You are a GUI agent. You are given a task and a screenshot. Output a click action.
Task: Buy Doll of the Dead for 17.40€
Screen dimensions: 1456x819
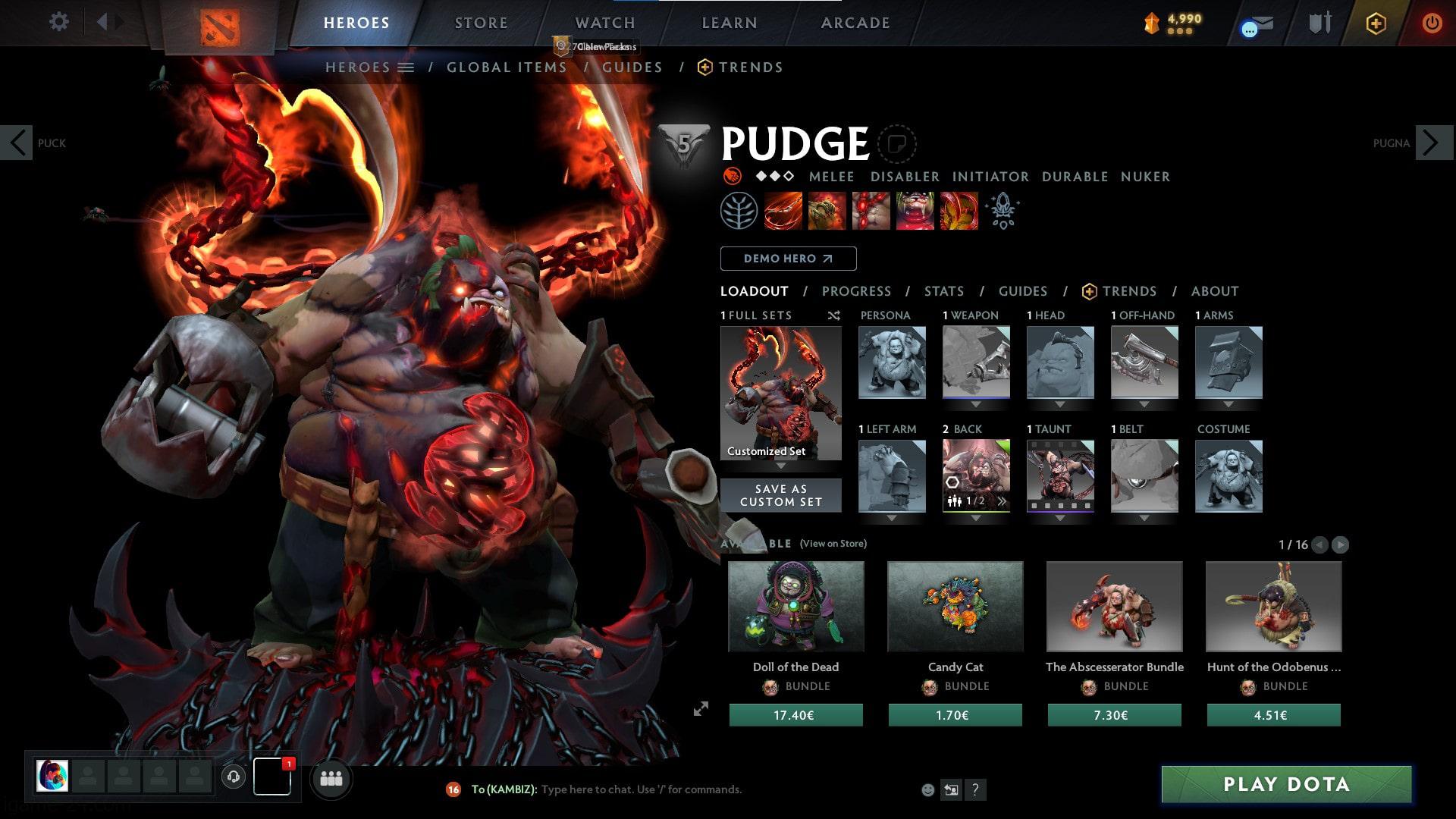pyautogui.click(x=795, y=715)
